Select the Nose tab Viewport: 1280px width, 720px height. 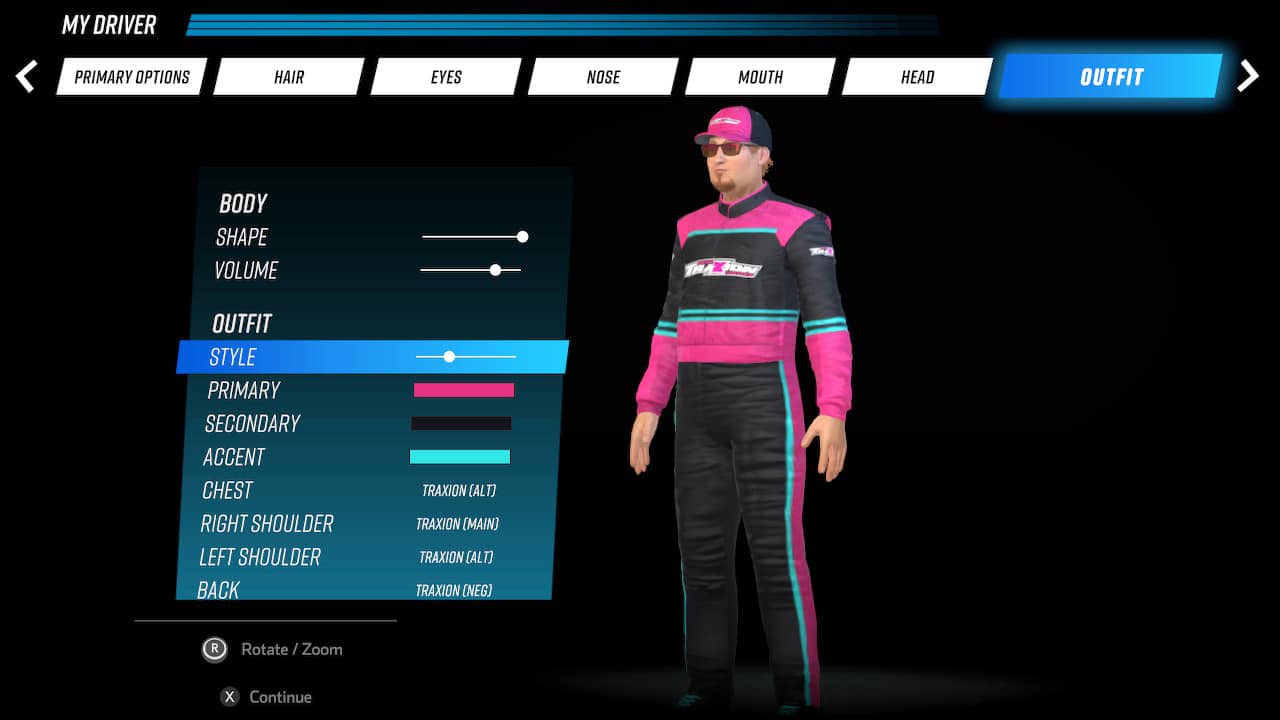tap(603, 76)
